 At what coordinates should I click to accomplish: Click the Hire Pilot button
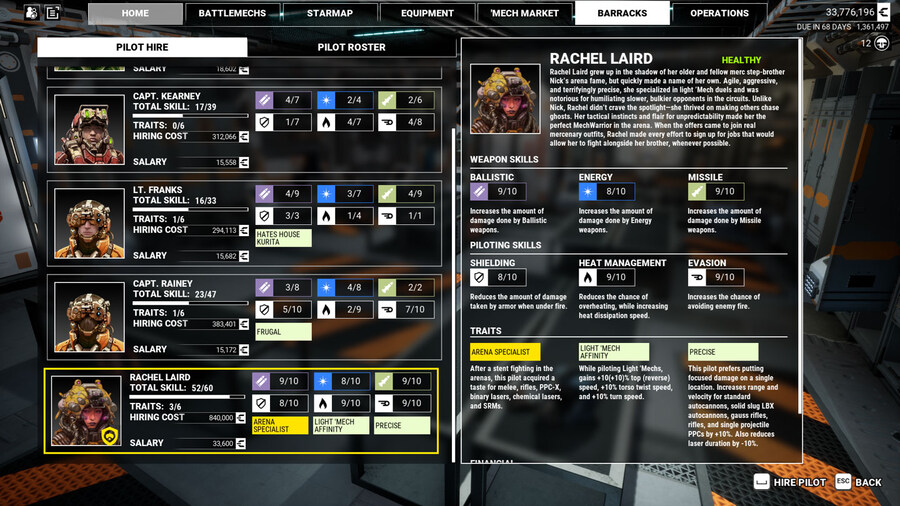click(791, 482)
